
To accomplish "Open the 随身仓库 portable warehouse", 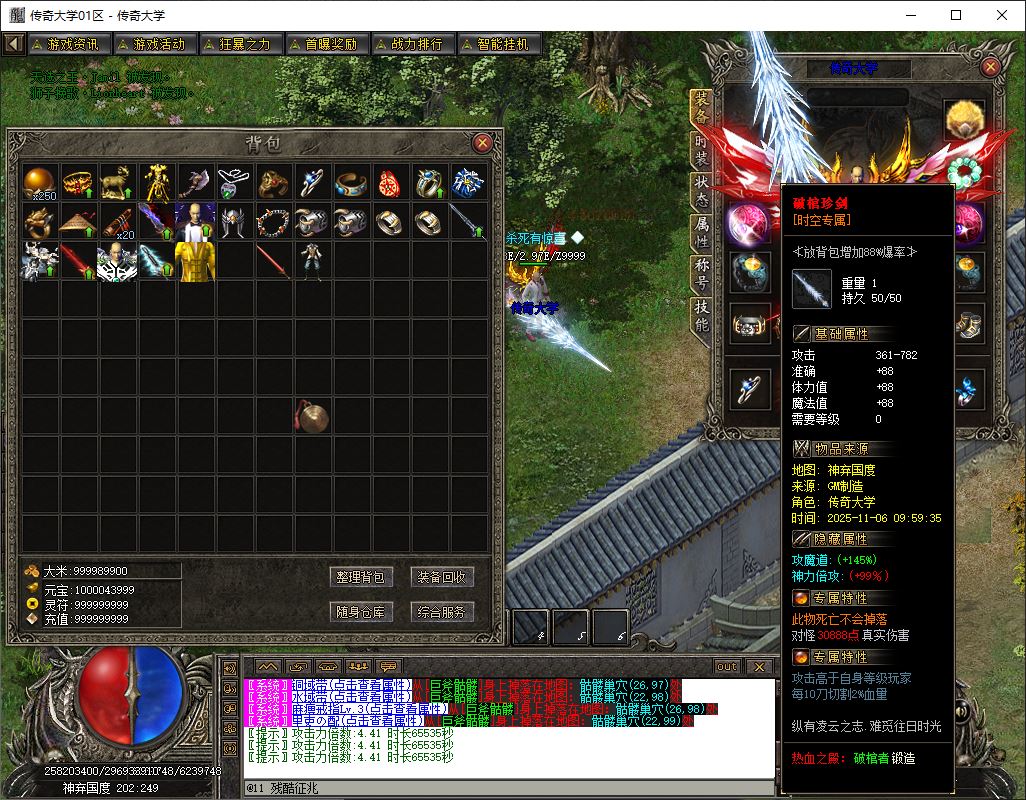I will pyautogui.click(x=360, y=612).
